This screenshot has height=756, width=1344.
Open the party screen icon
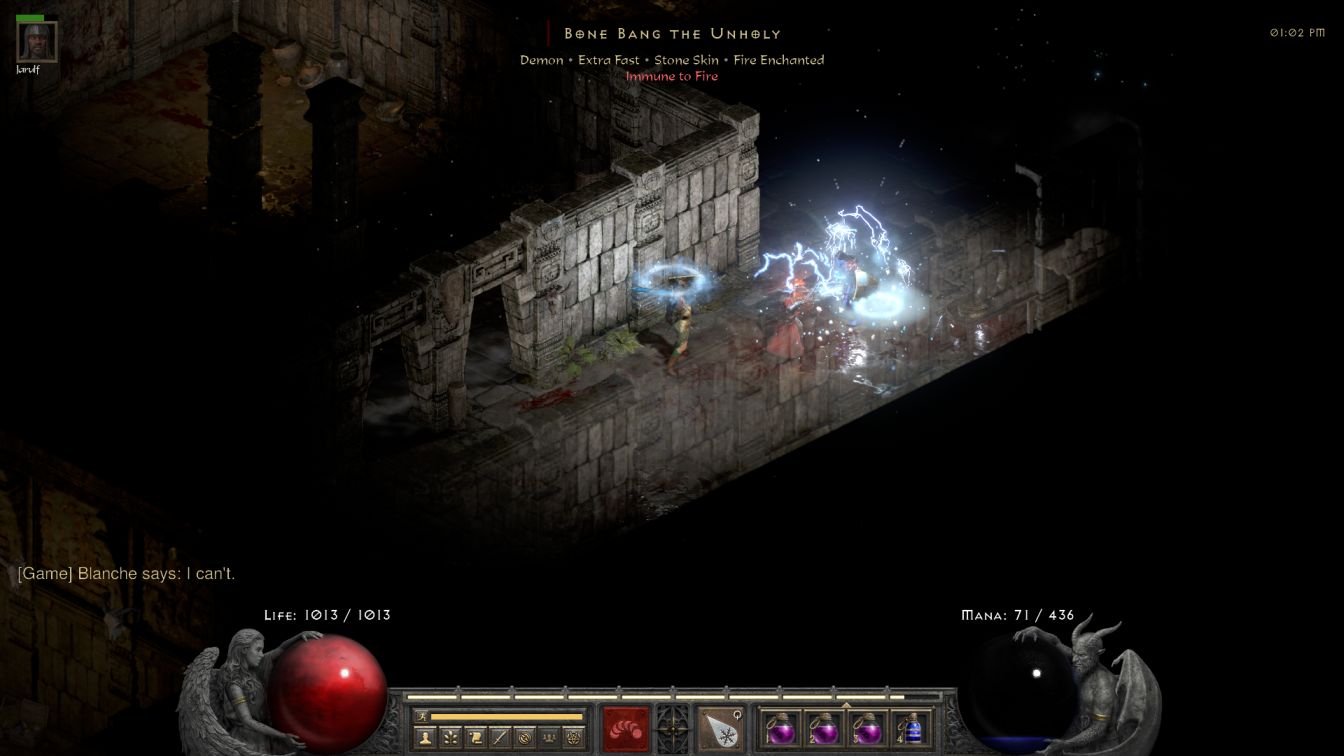(549, 738)
